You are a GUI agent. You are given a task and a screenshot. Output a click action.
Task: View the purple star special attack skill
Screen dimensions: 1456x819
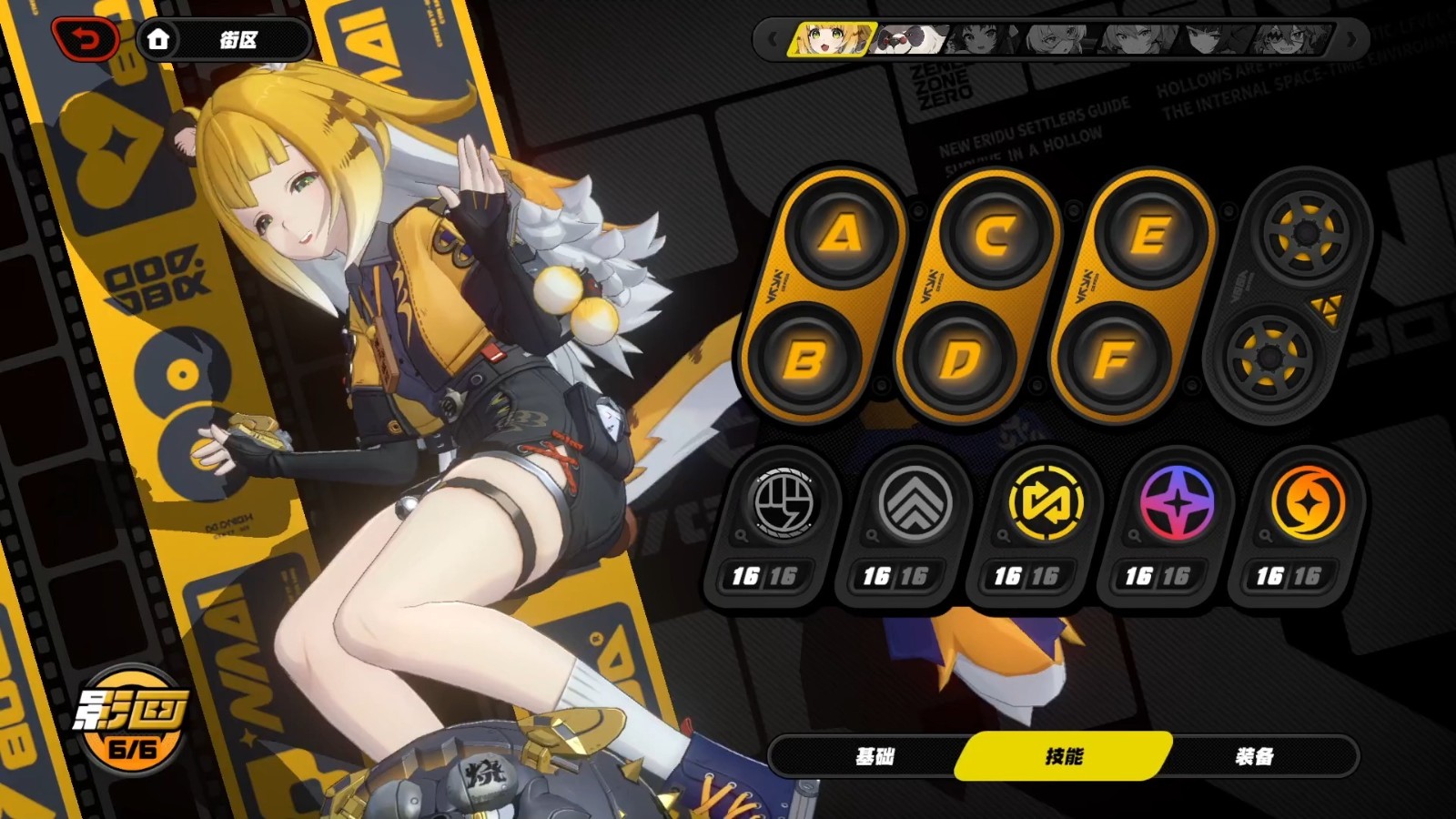click(x=1177, y=503)
